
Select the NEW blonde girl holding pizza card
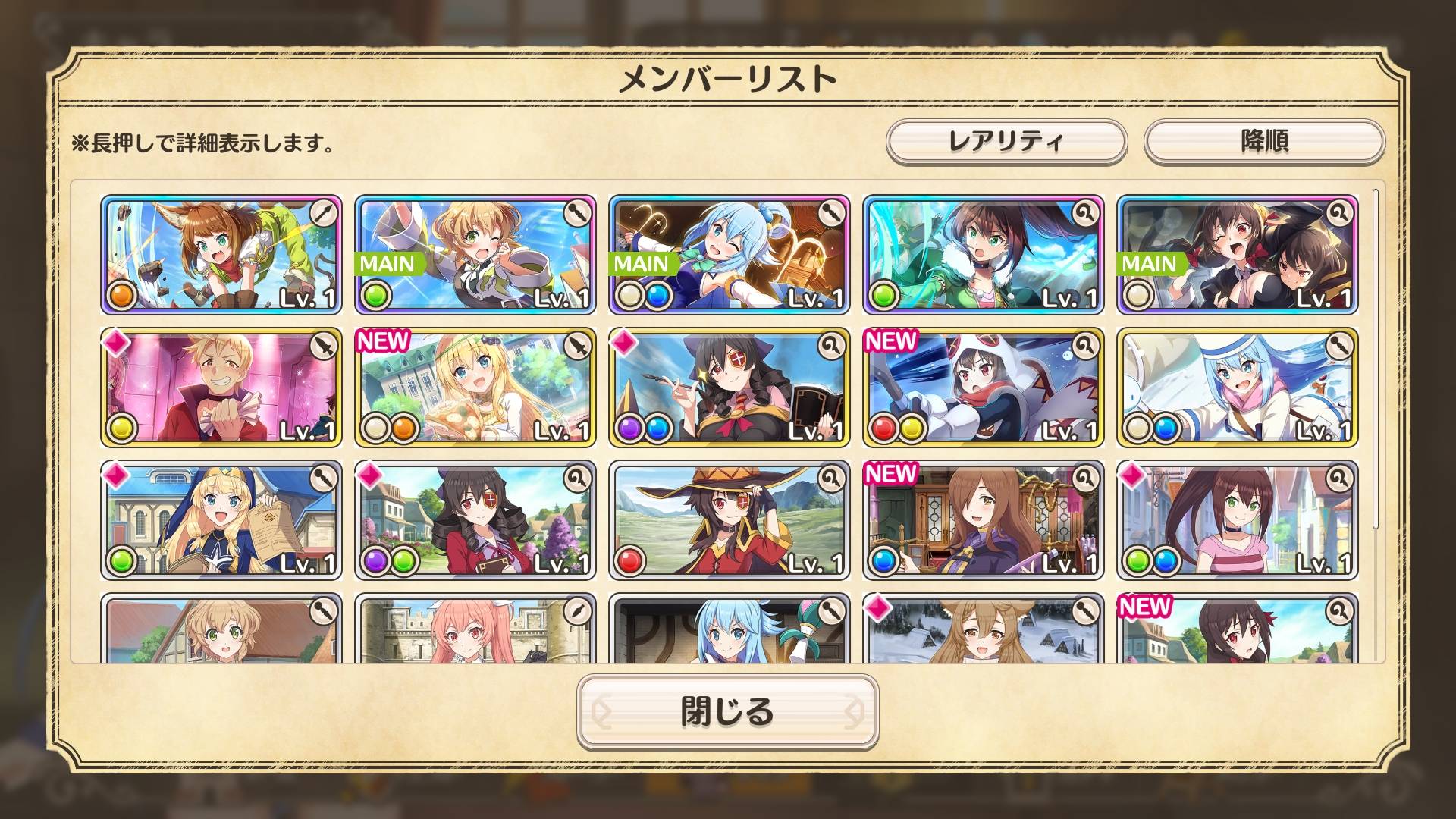(x=475, y=387)
